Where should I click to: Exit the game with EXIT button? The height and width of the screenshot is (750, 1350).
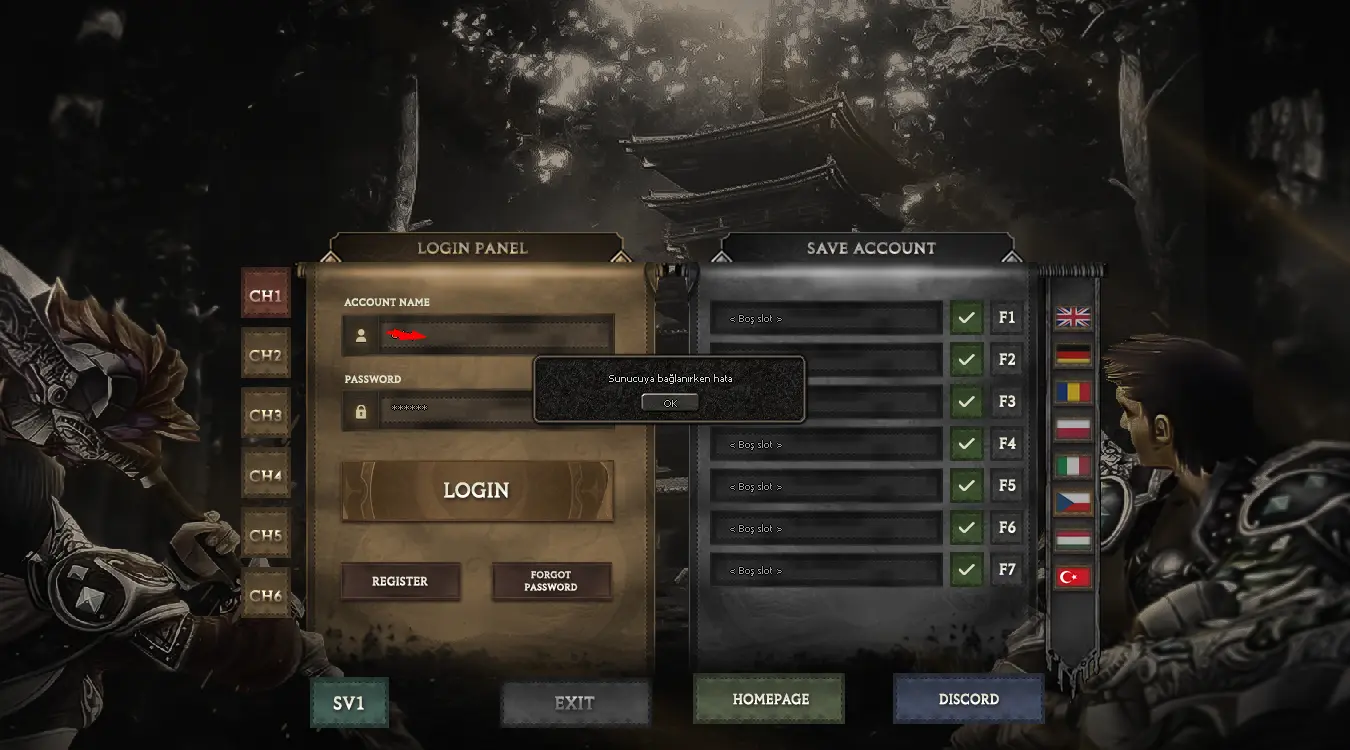point(575,703)
